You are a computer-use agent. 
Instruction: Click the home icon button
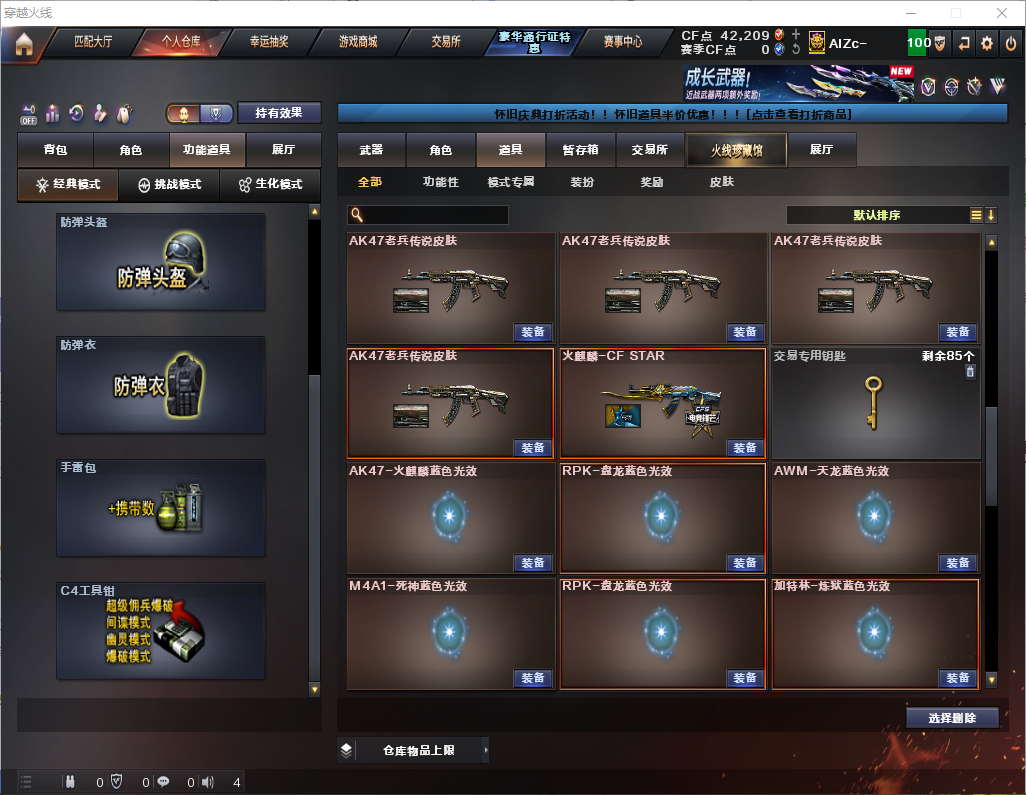pos(23,44)
